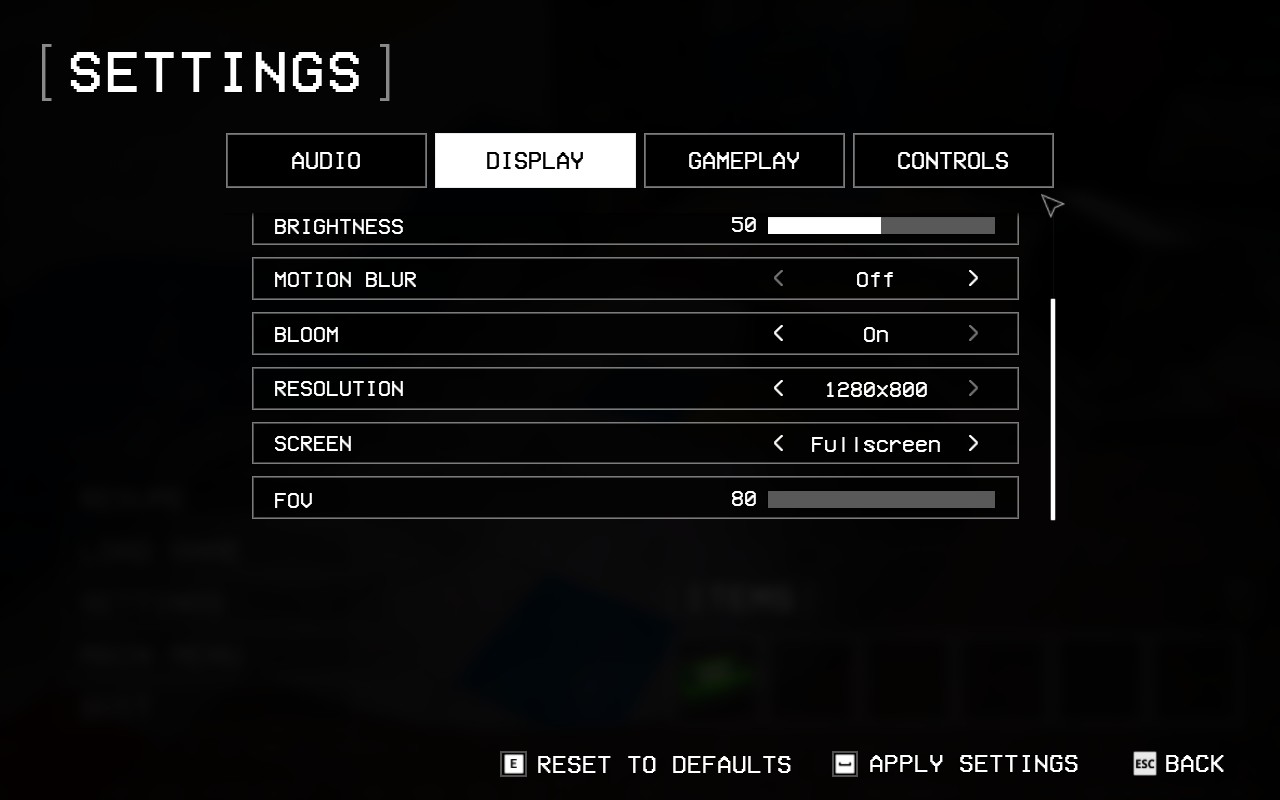Go to the Controls tab
1280x800 pixels.
[953, 161]
